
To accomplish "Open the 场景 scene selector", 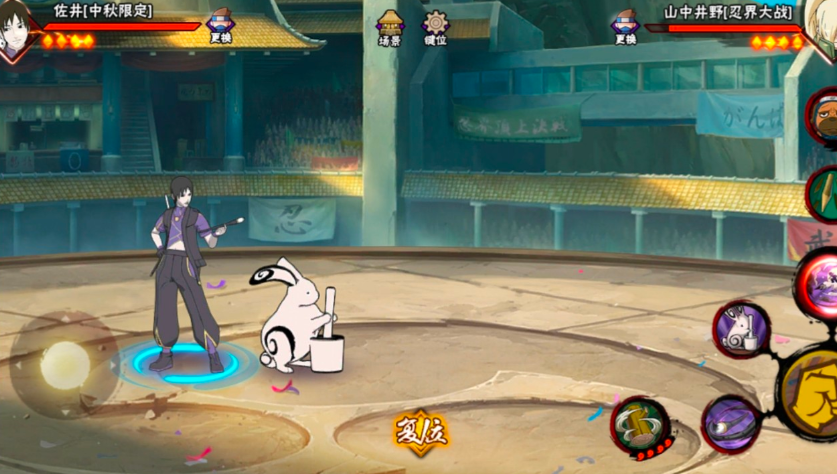I will pyautogui.click(x=390, y=27).
